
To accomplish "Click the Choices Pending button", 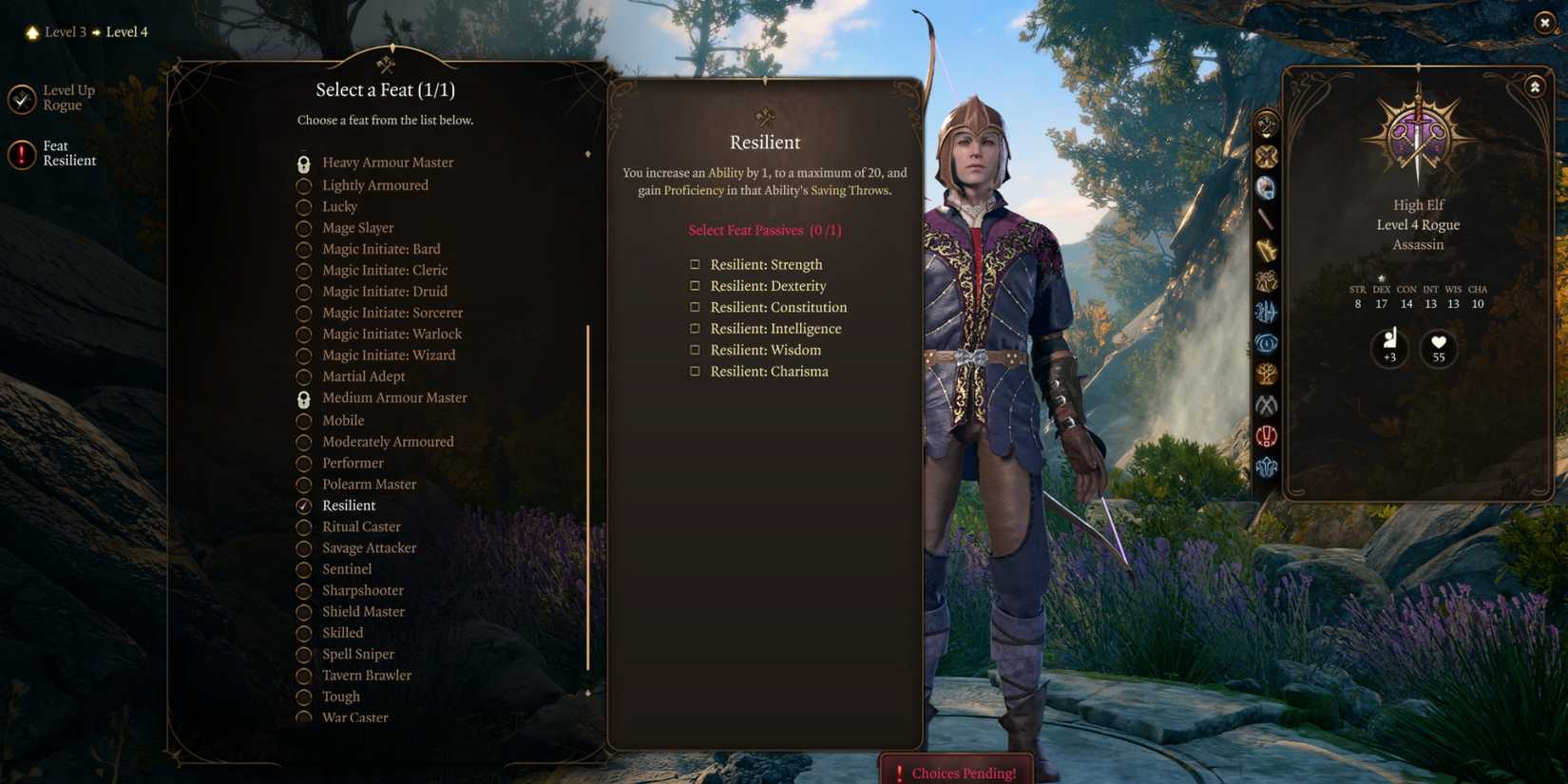I will click(x=957, y=773).
